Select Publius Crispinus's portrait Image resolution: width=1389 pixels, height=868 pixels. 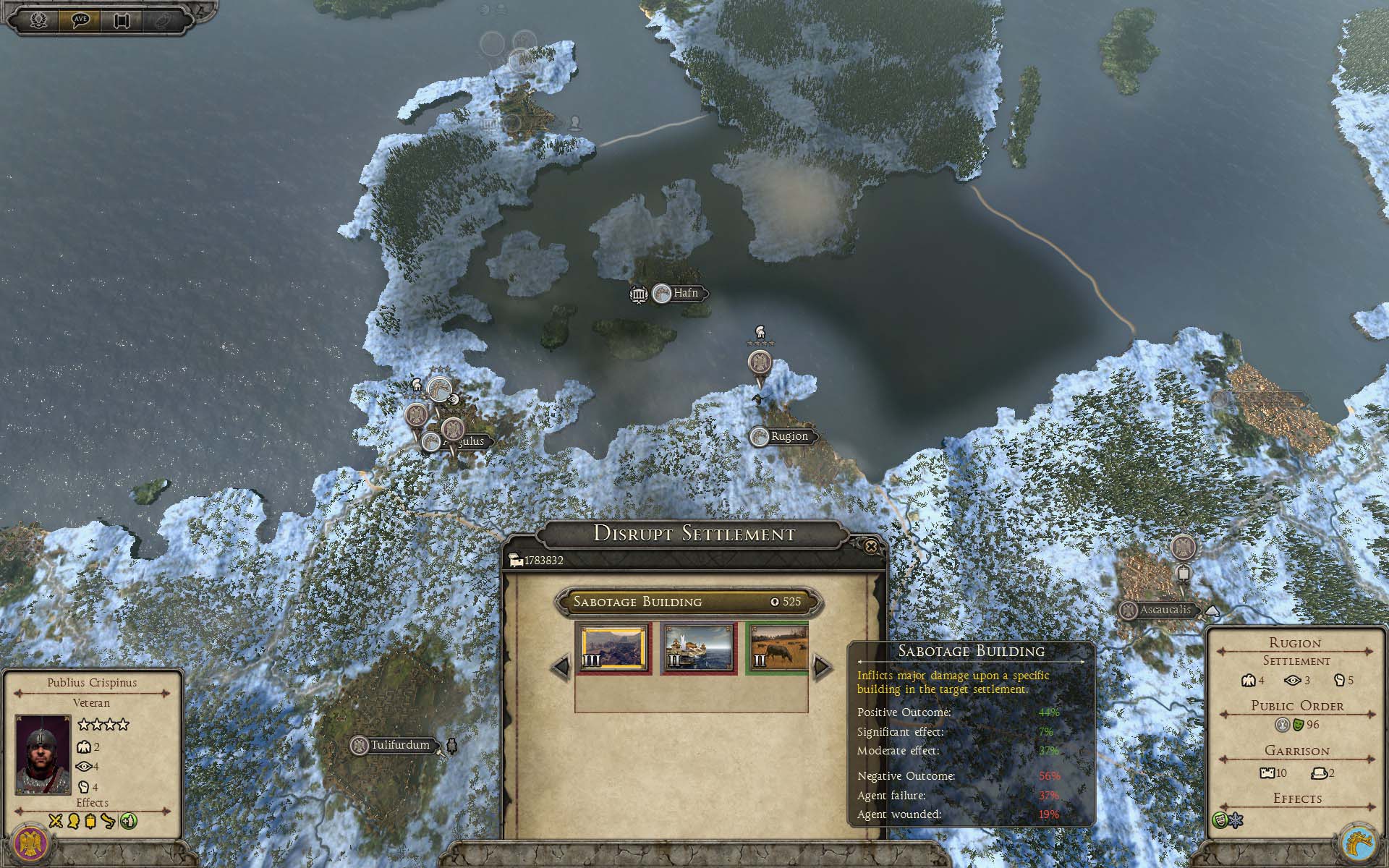pyautogui.click(x=43, y=754)
